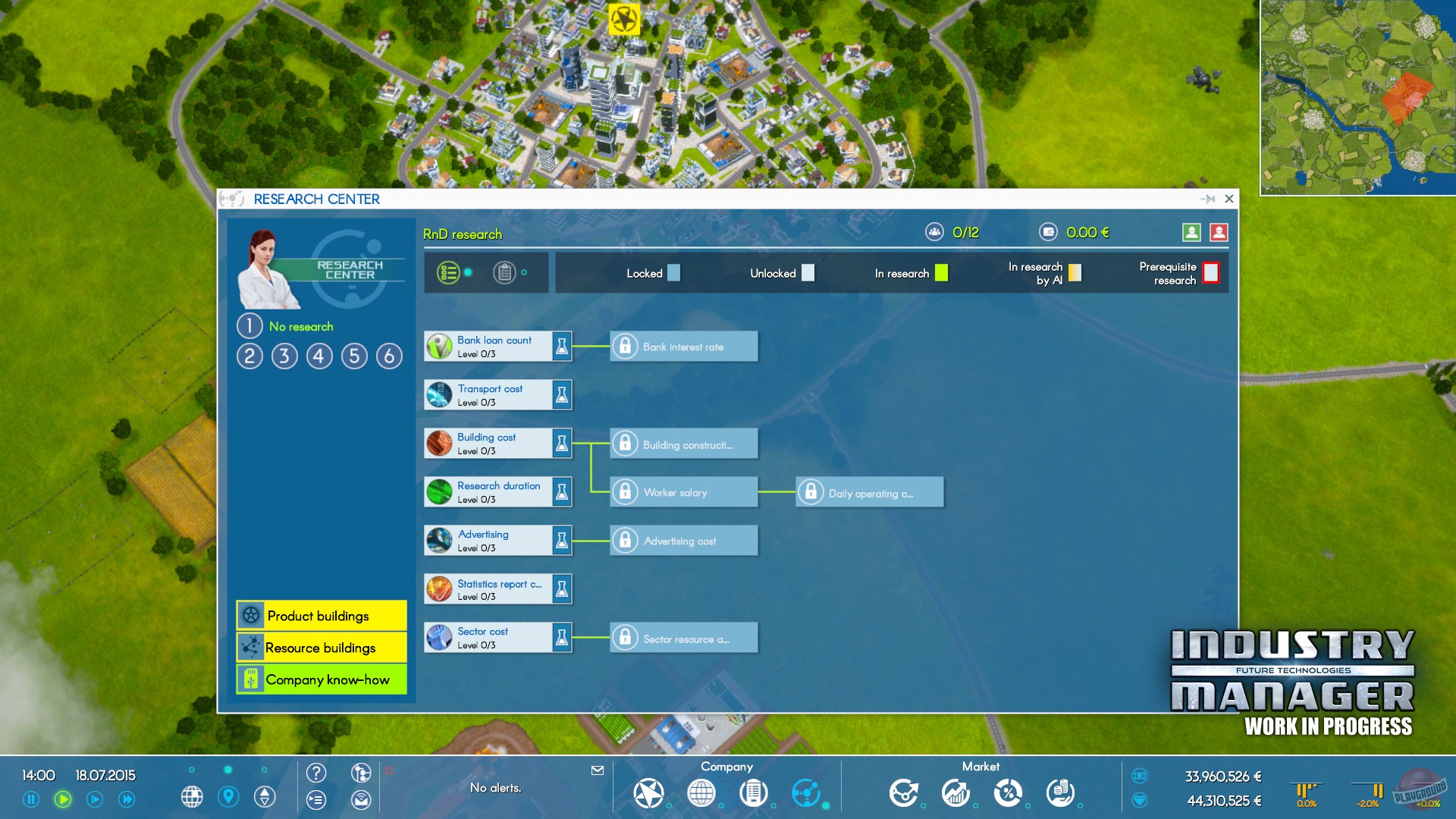Select researcher slot number 2
Image resolution: width=1456 pixels, height=819 pixels.
pos(250,356)
